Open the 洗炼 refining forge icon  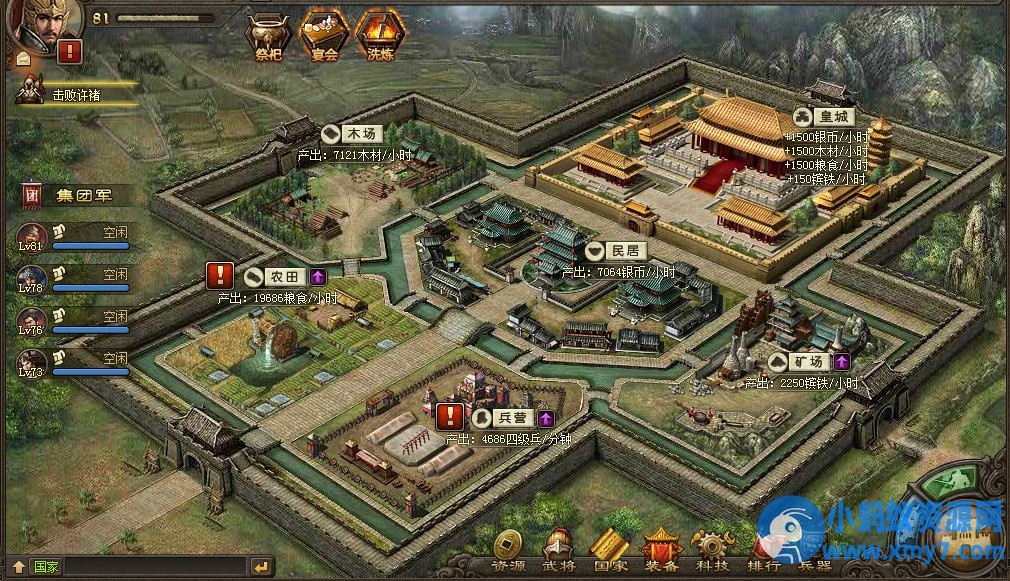(x=380, y=35)
